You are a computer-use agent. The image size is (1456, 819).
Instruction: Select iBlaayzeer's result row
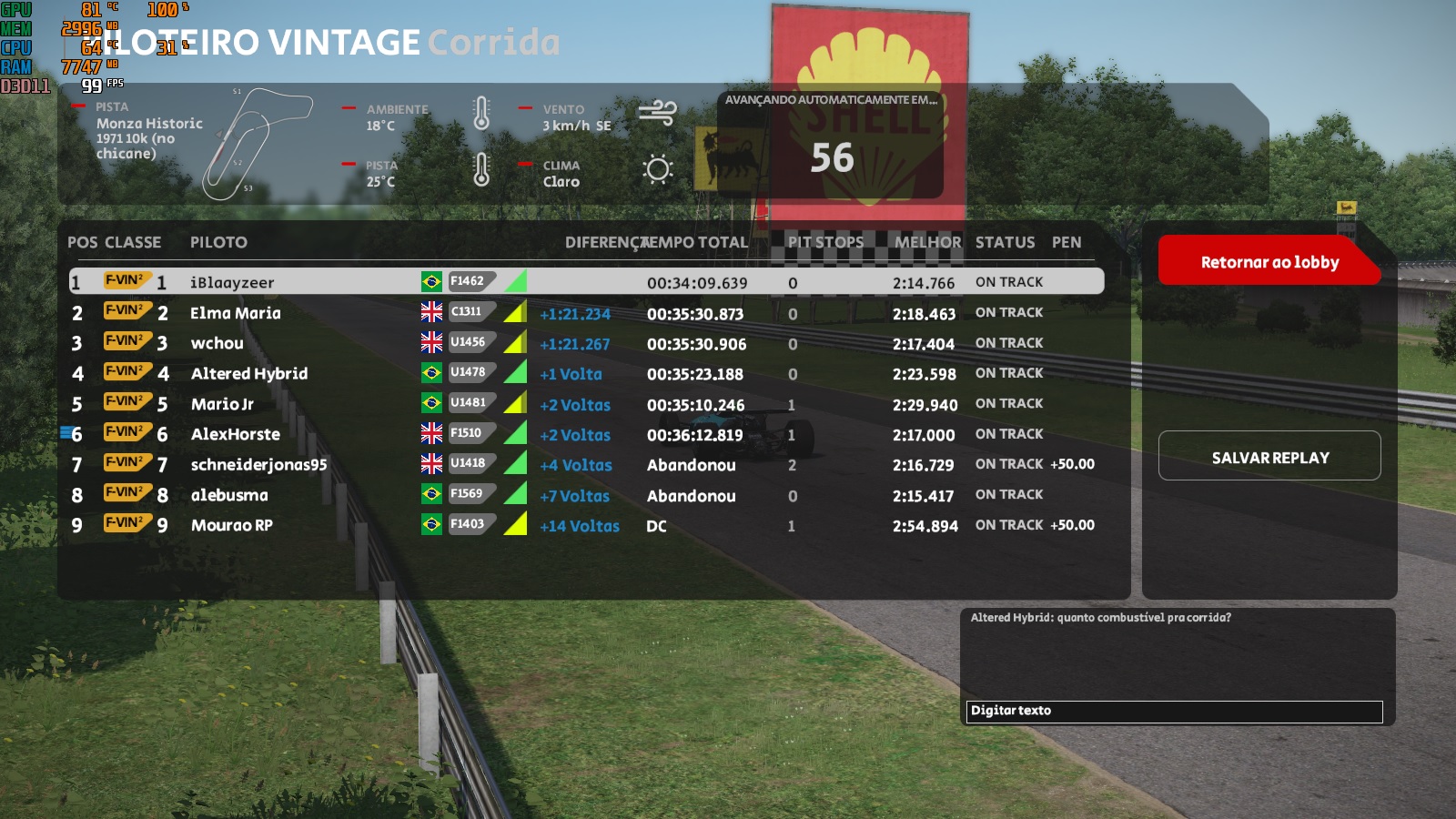[232, 282]
